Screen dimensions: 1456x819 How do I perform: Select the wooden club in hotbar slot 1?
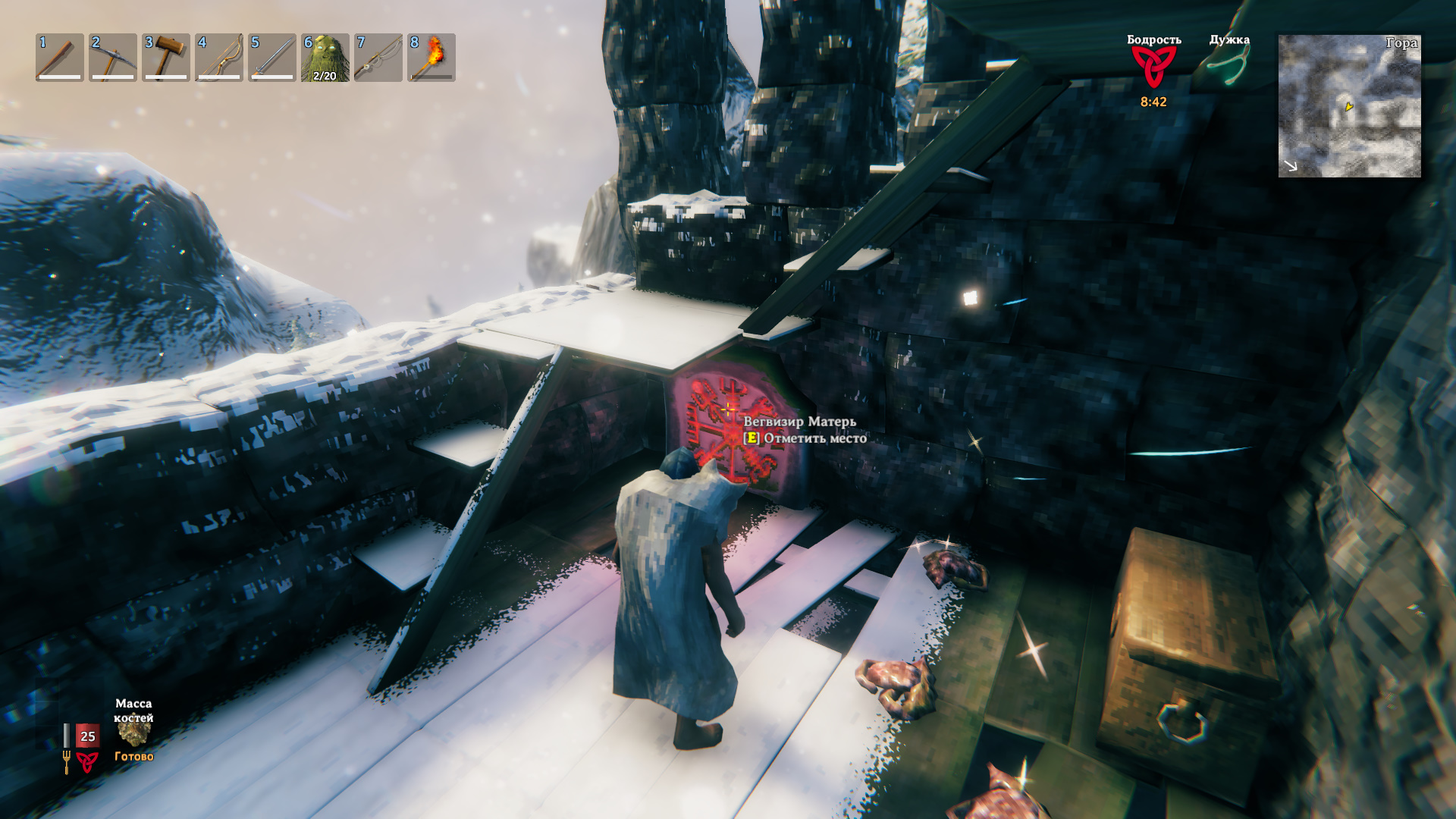pos(60,58)
